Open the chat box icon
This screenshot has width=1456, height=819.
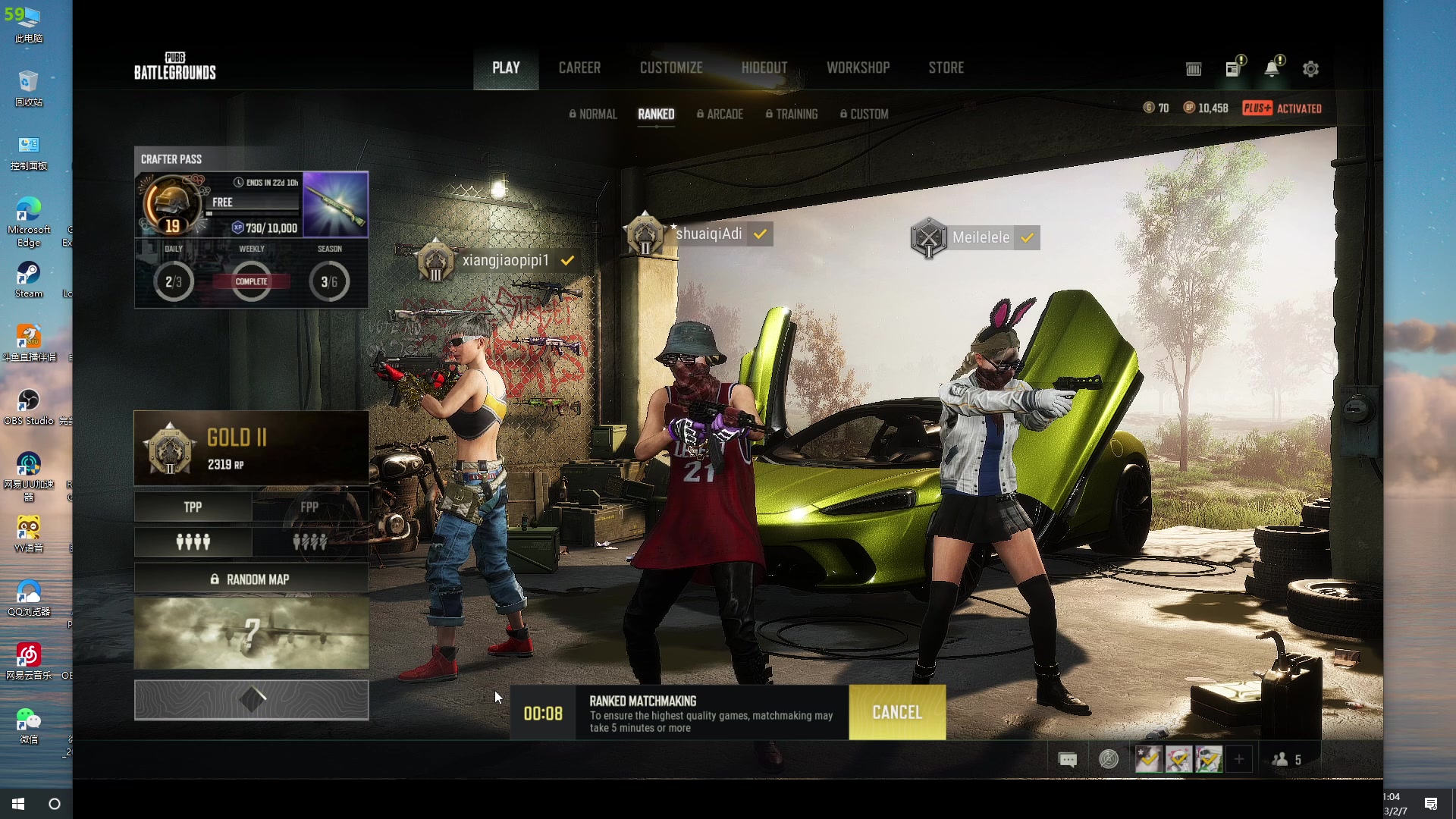[1067, 759]
